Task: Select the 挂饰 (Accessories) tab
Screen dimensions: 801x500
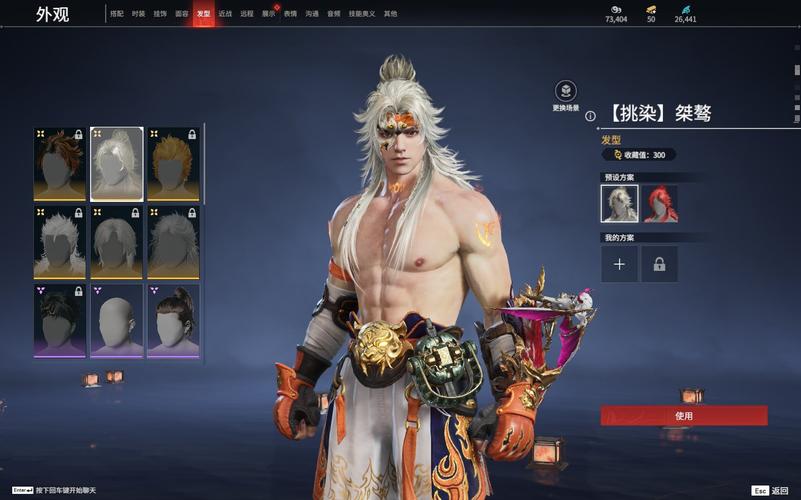Action: pos(160,14)
